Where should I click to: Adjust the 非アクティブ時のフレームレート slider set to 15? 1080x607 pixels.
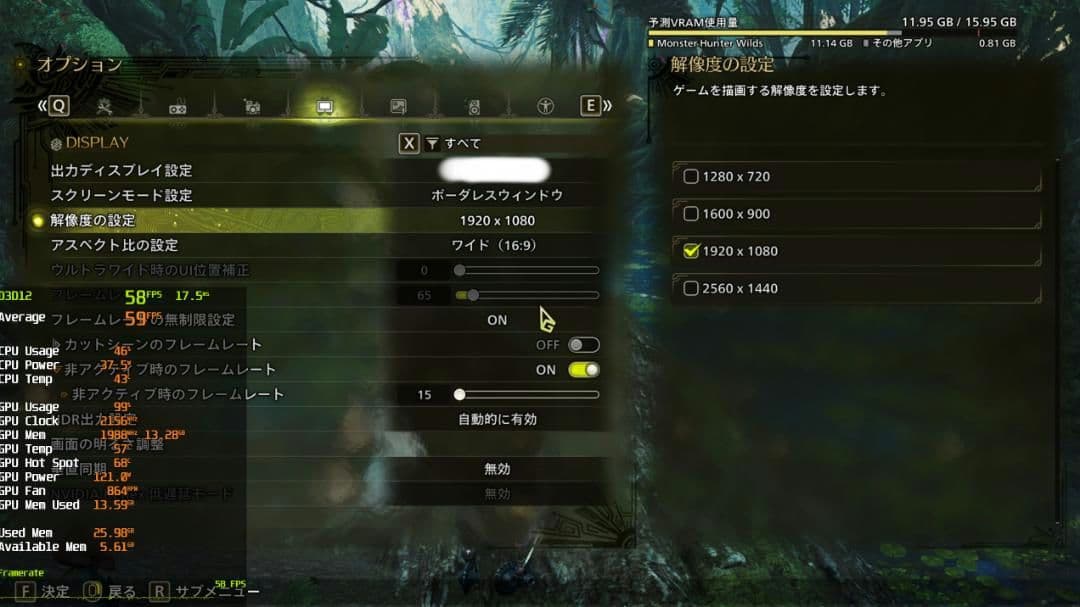click(x=459, y=395)
